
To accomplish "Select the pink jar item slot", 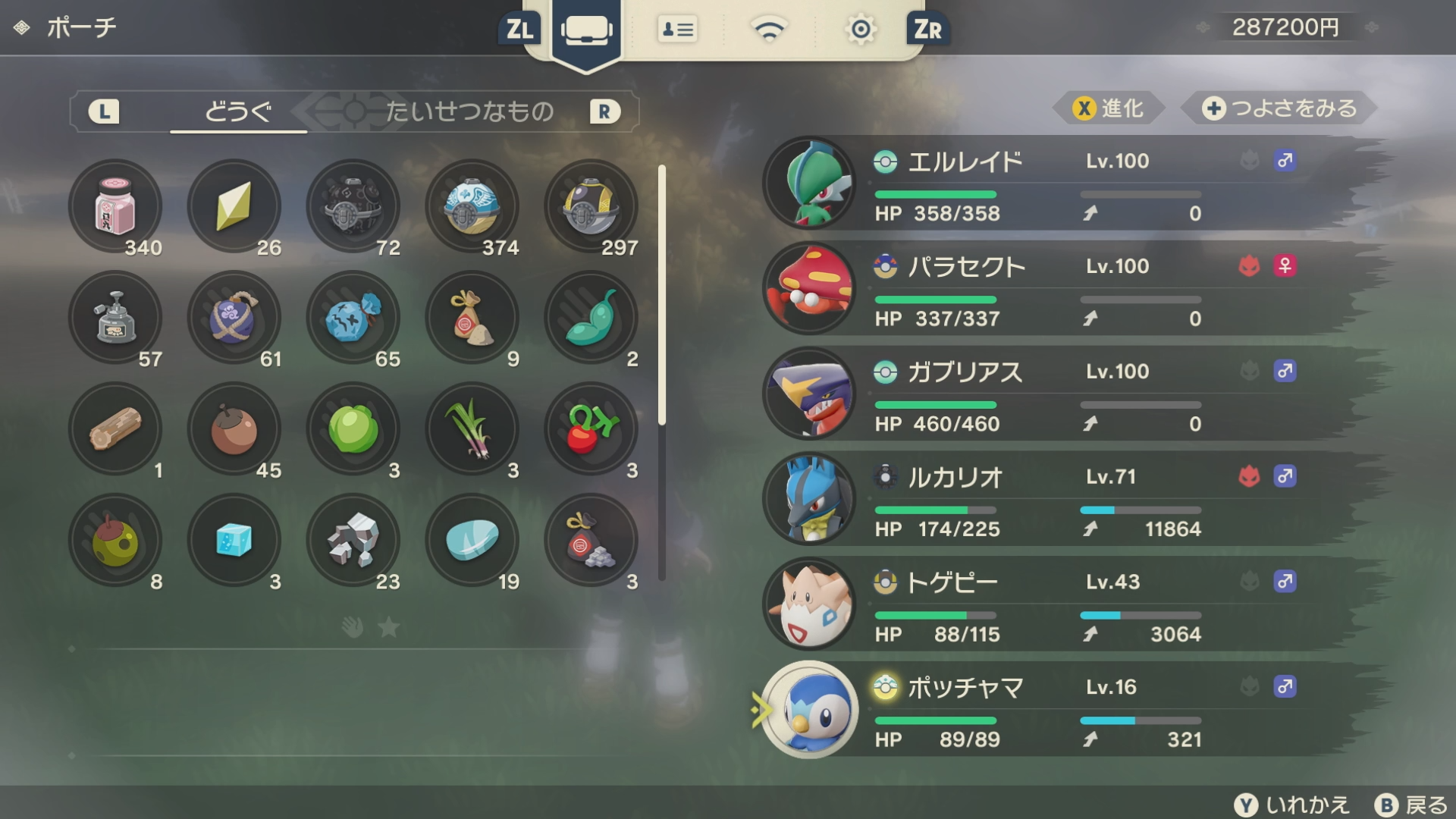I will click(115, 206).
